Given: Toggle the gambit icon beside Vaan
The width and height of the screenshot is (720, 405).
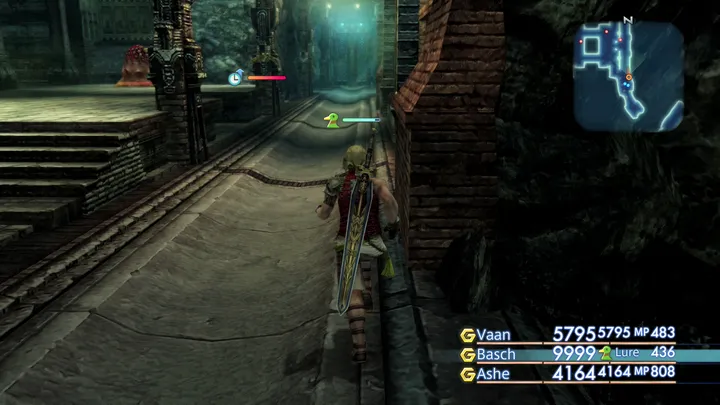Looking at the screenshot, I should [x=467, y=335].
